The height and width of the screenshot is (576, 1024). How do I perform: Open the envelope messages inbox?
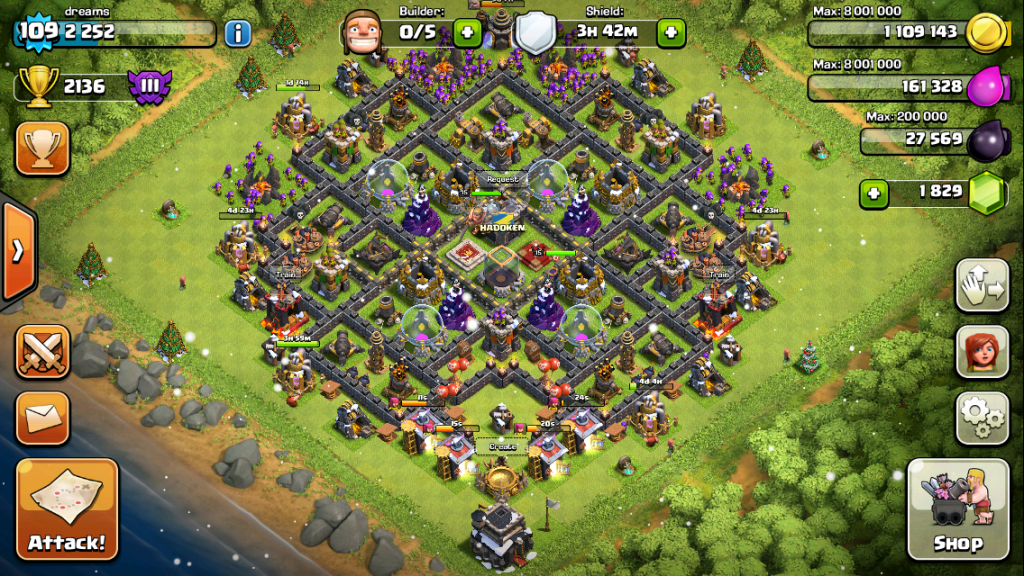point(43,418)
